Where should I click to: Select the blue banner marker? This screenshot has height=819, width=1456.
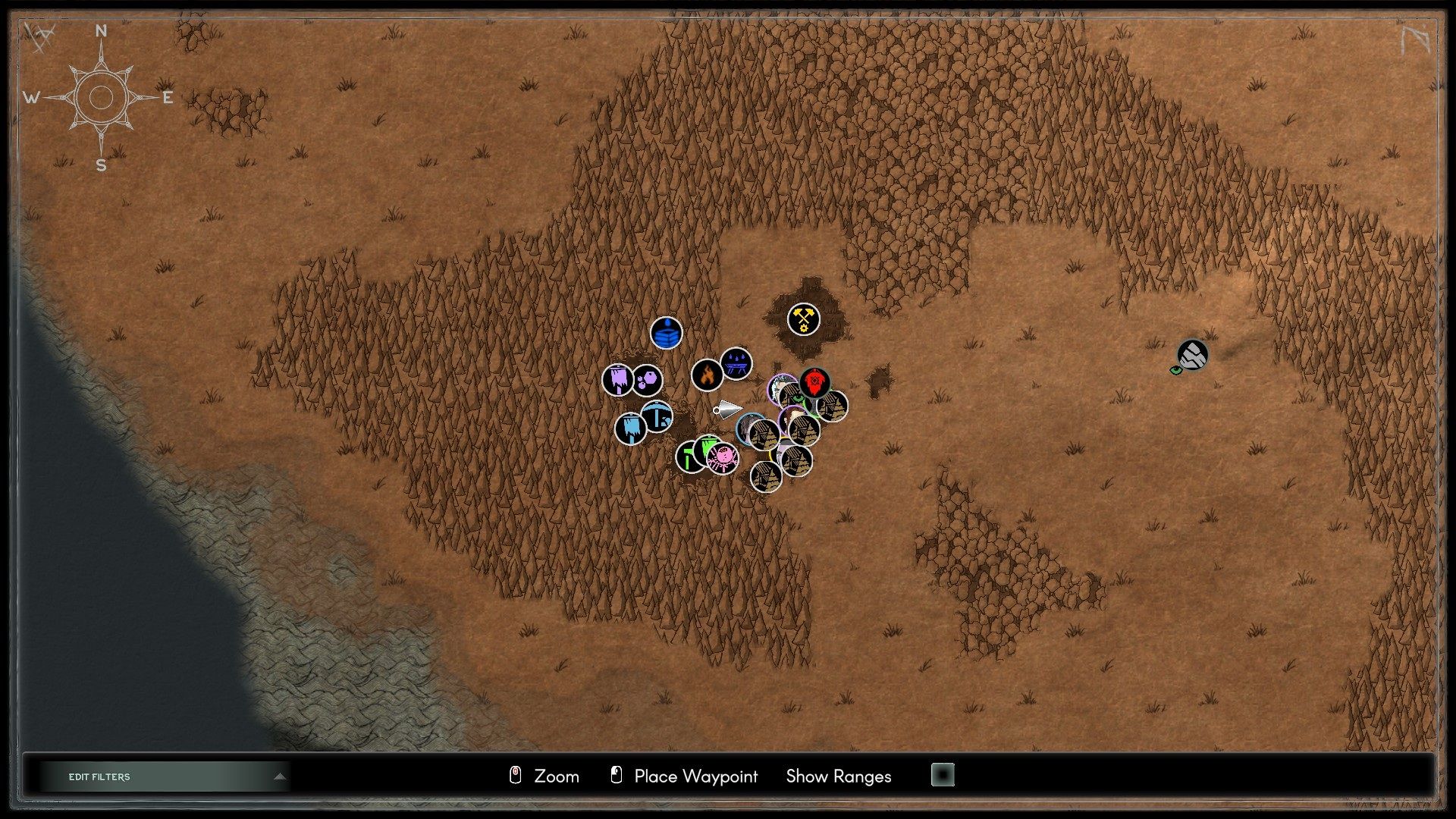[632, 428]
